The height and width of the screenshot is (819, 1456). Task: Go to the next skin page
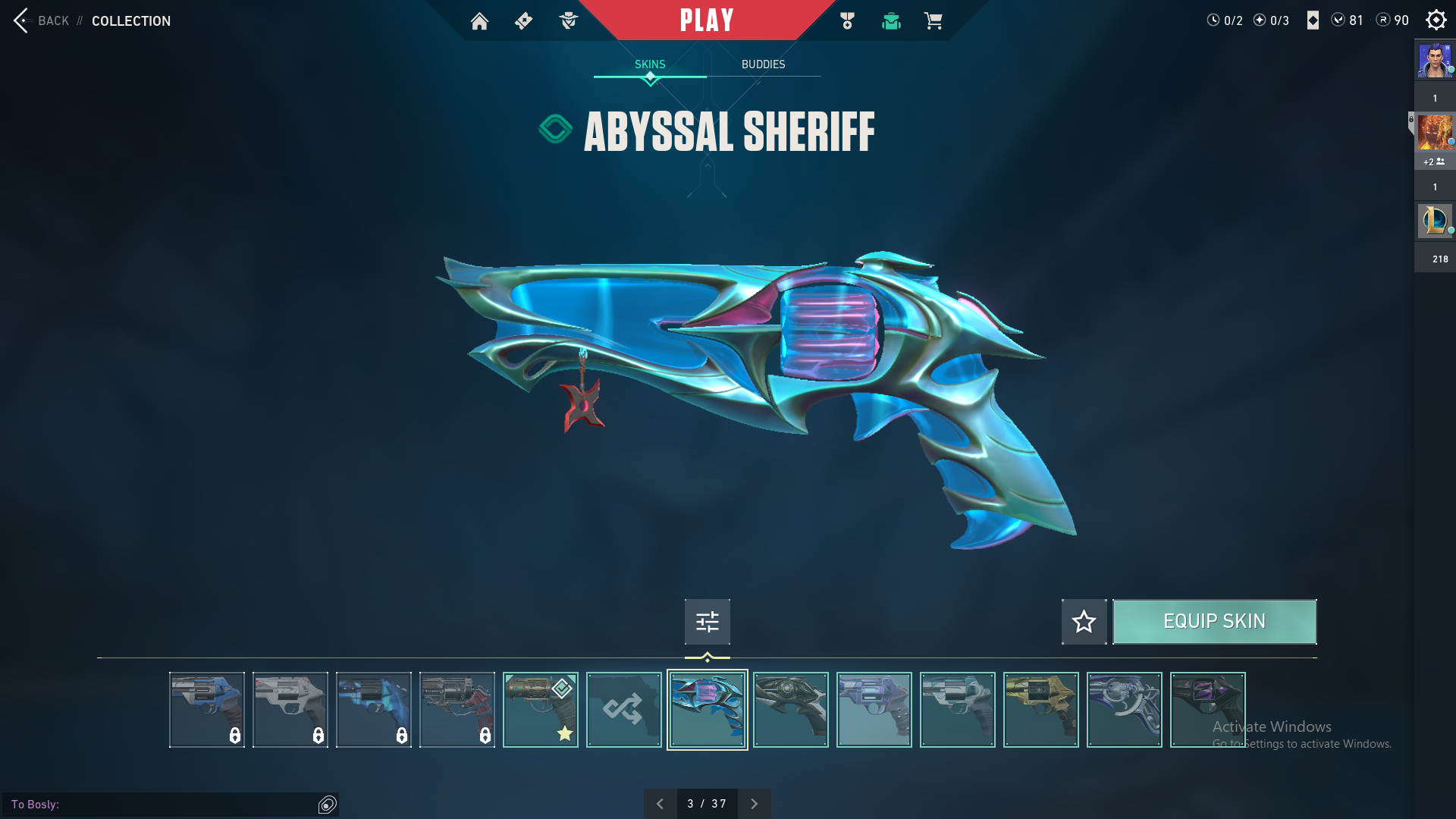pyautogui.click(x=754, y=804)
